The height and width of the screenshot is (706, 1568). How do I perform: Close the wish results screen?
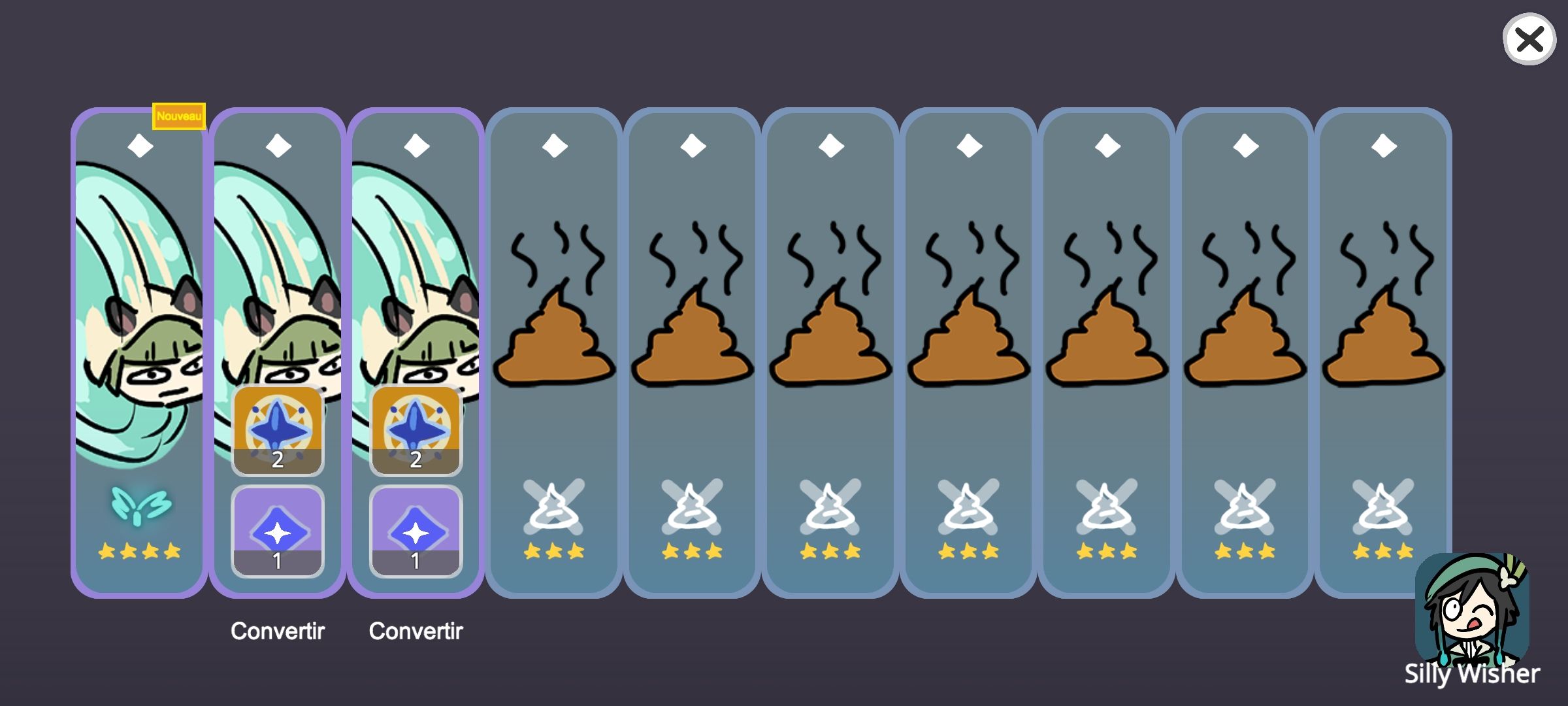click(x=1529, y=41)
